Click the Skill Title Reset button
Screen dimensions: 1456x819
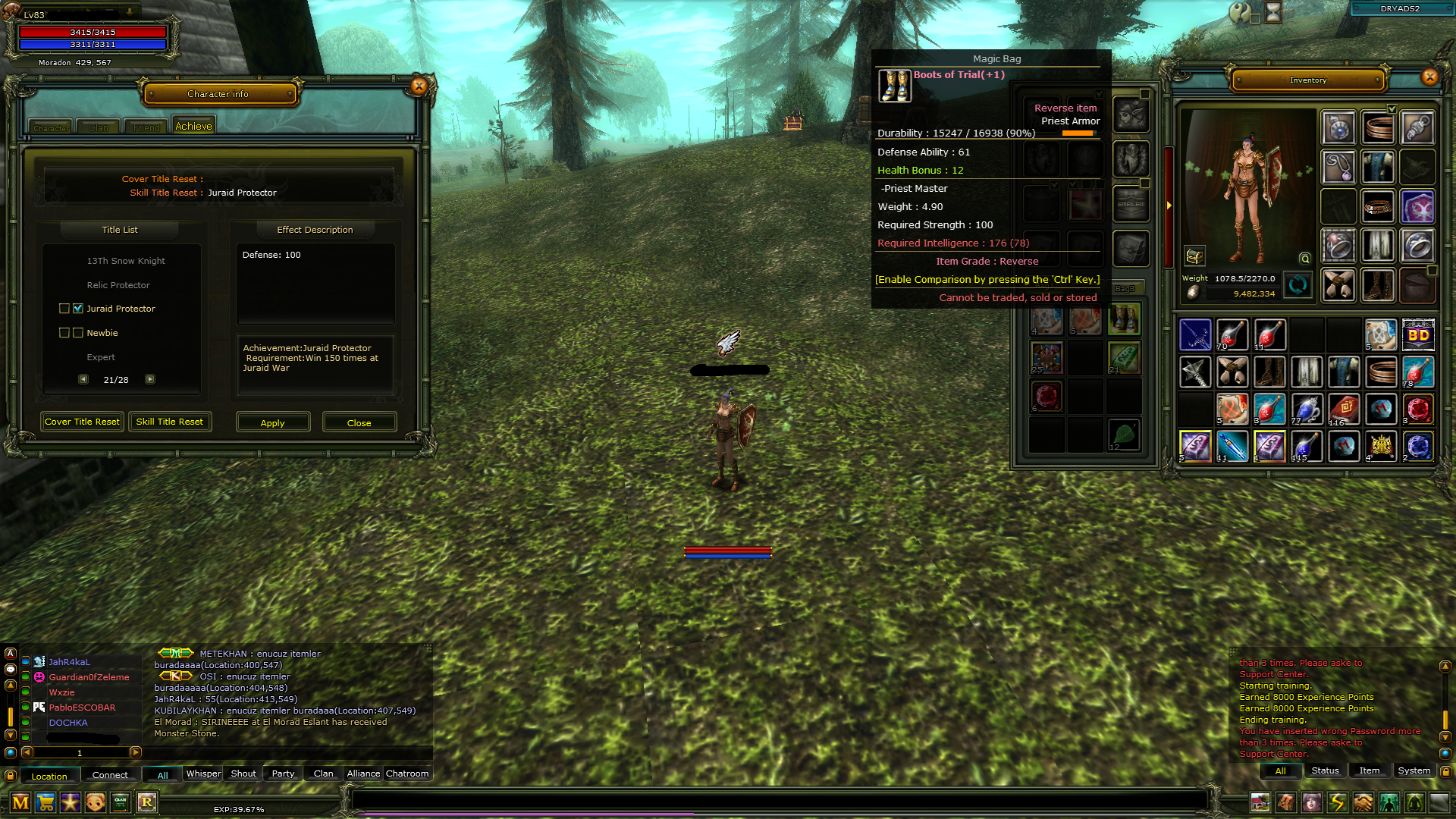(169, 422)
